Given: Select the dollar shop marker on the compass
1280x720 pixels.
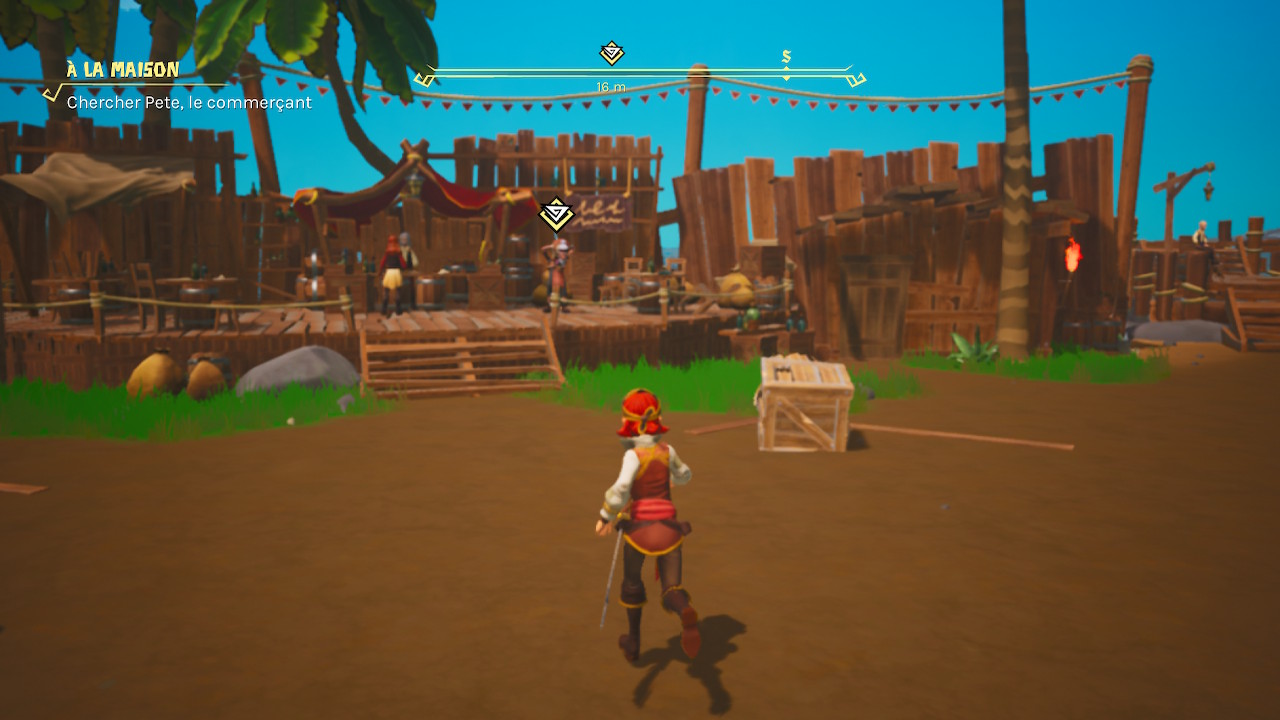Looking at the screenshot, I should point(786,57).
